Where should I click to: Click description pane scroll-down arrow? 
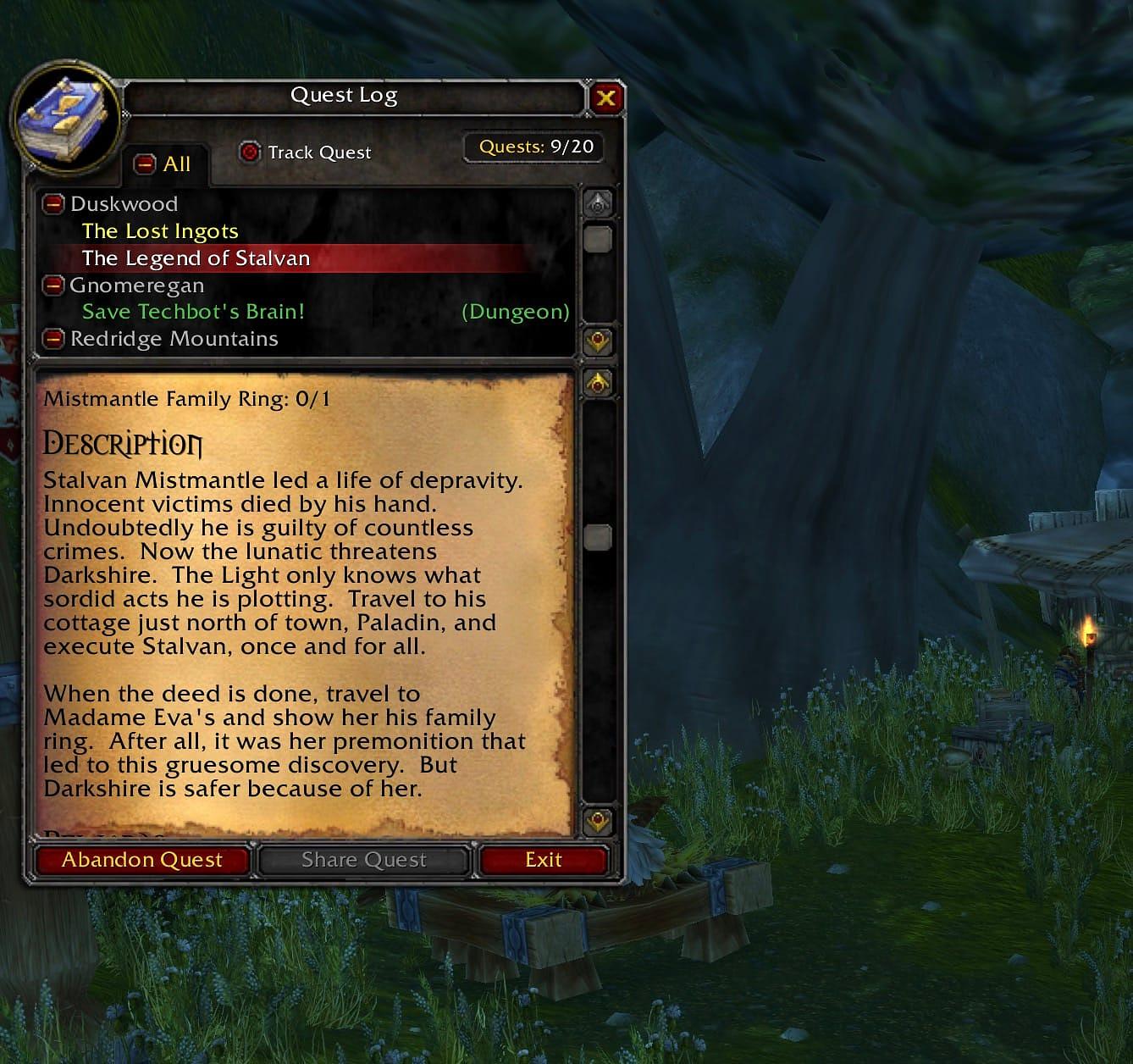(598, 821)
